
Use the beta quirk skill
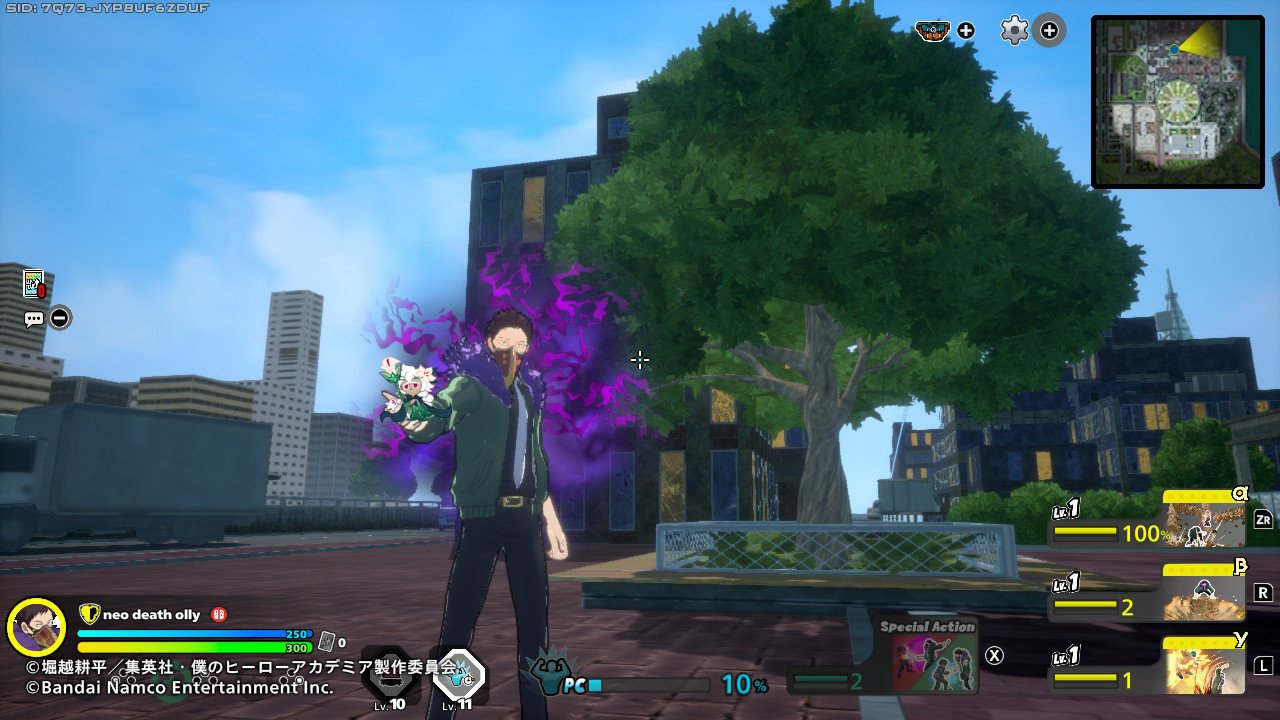[x=1204, y=594]
